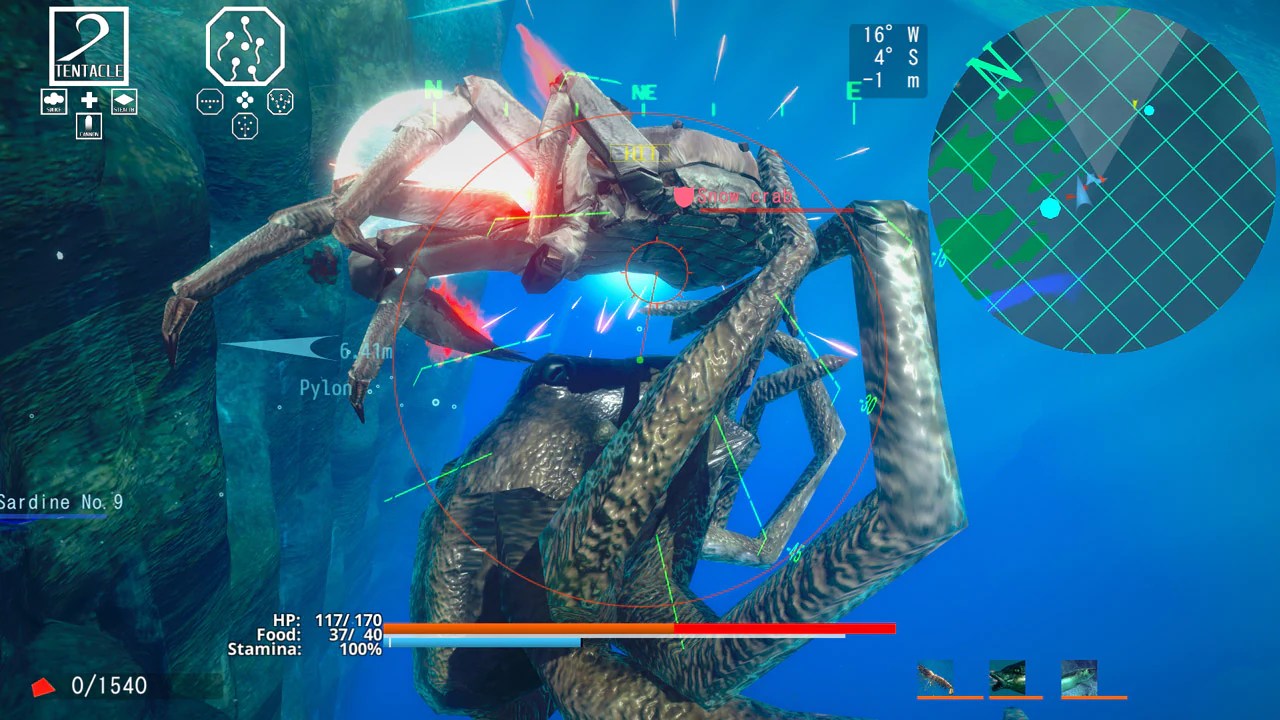Viewport: 1280px width, 720px height.
Task: Select the line formation icon
Action: point(209,102)
